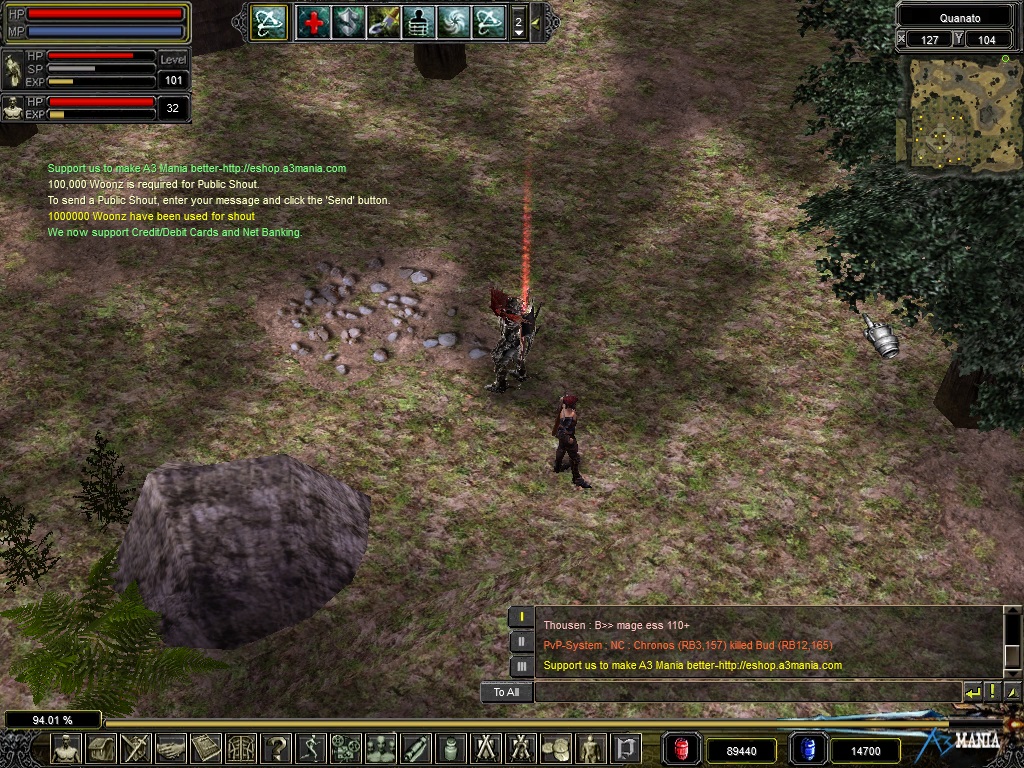The height and width of the screenshot is (768, 1024).
Task: Click the chat message input field
Action: point(746,692)
